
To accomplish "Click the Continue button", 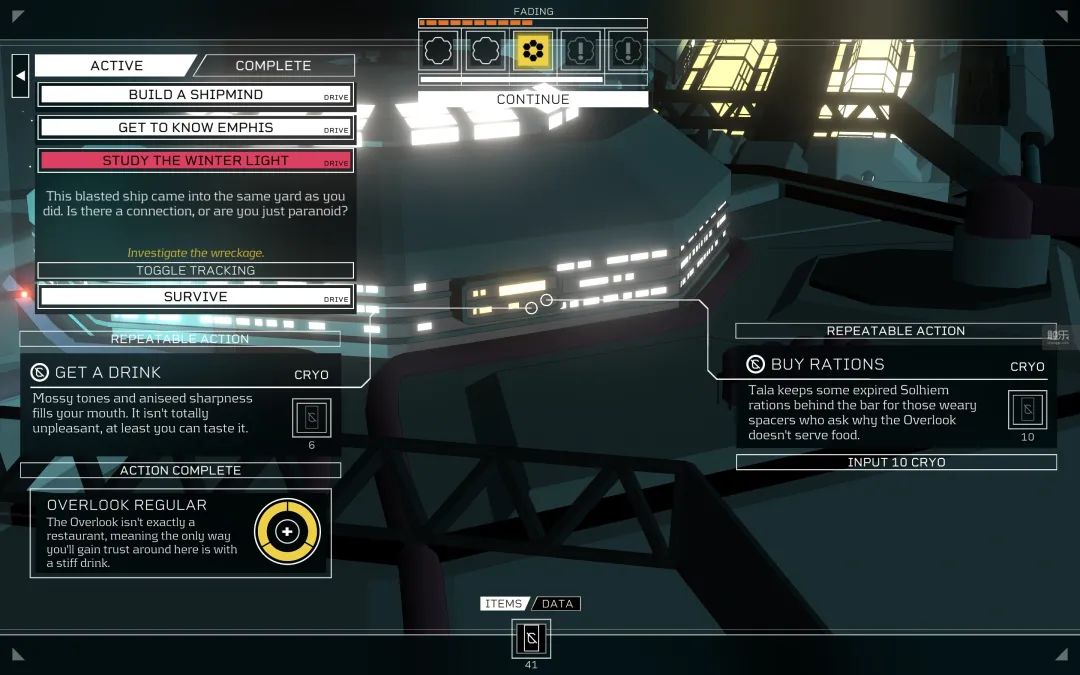I will click(532, 100).
